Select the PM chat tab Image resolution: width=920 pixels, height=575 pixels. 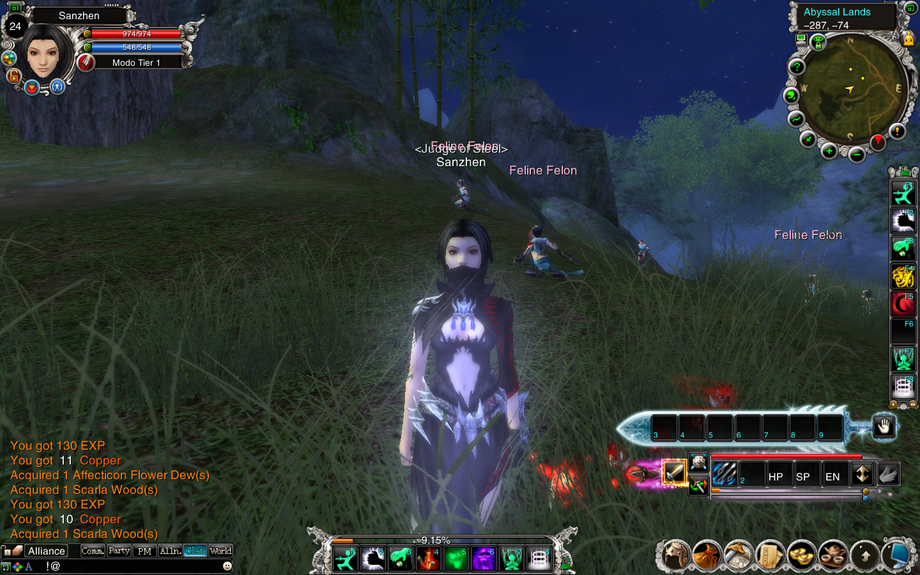(145, 551)
